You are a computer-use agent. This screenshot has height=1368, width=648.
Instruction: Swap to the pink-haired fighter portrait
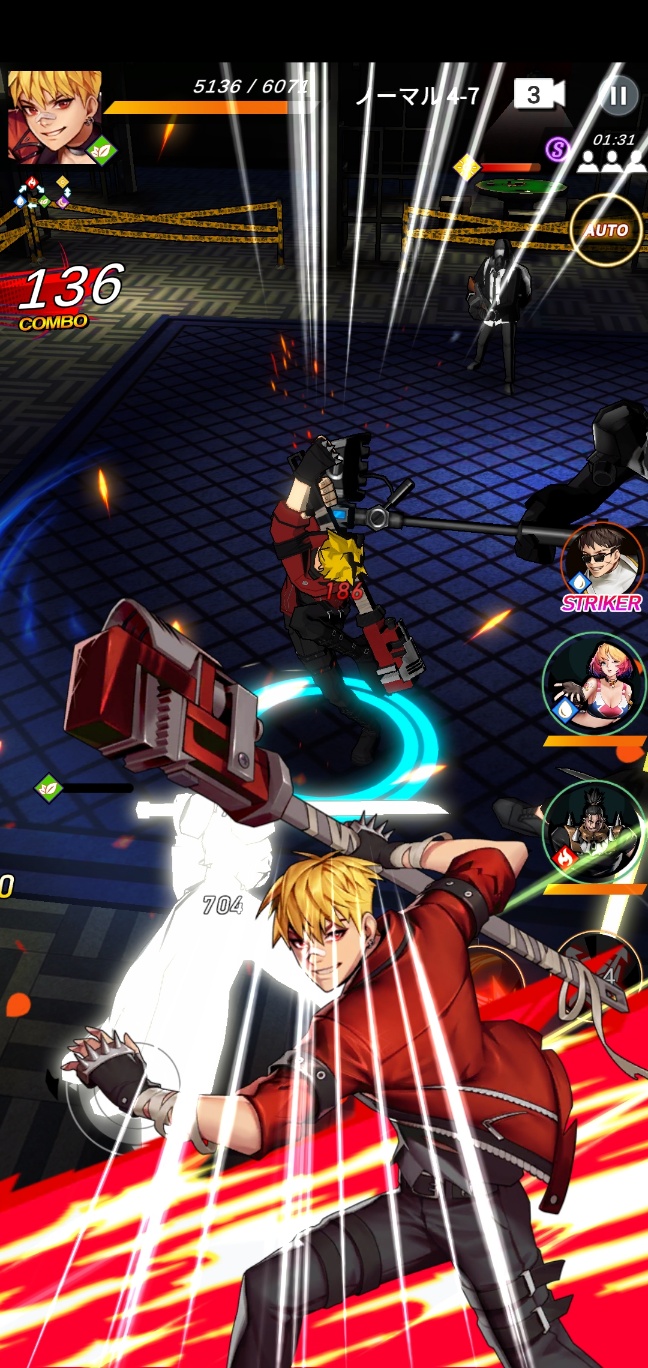(x=594, y=682)
